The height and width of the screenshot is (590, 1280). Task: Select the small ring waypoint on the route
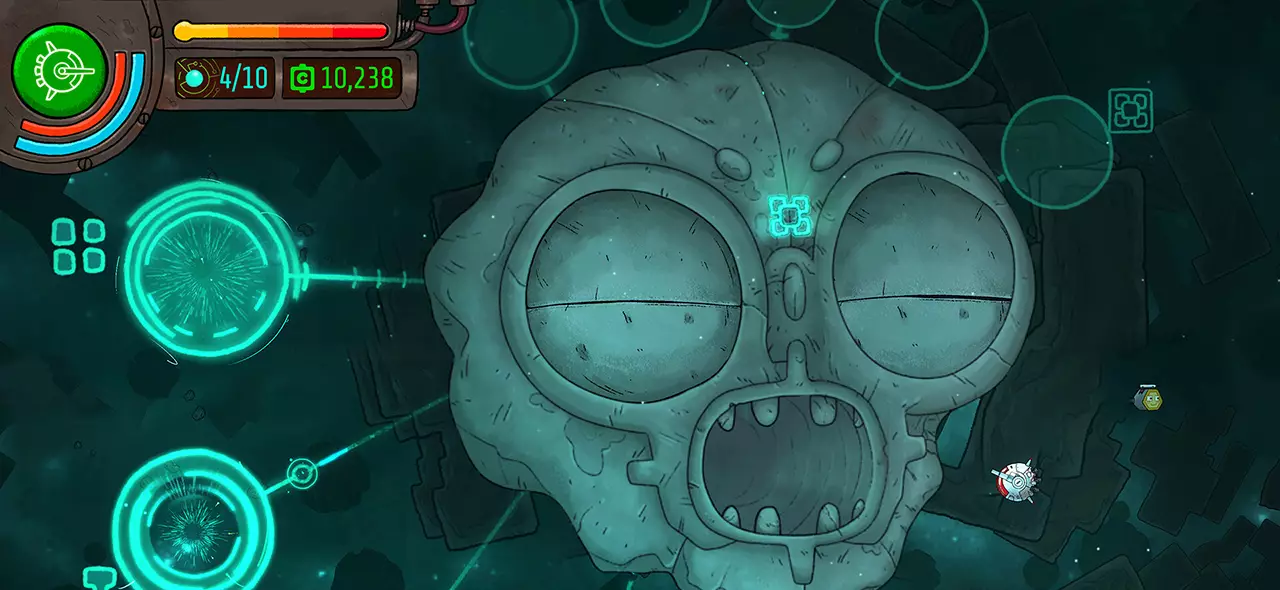coord(302,473)
